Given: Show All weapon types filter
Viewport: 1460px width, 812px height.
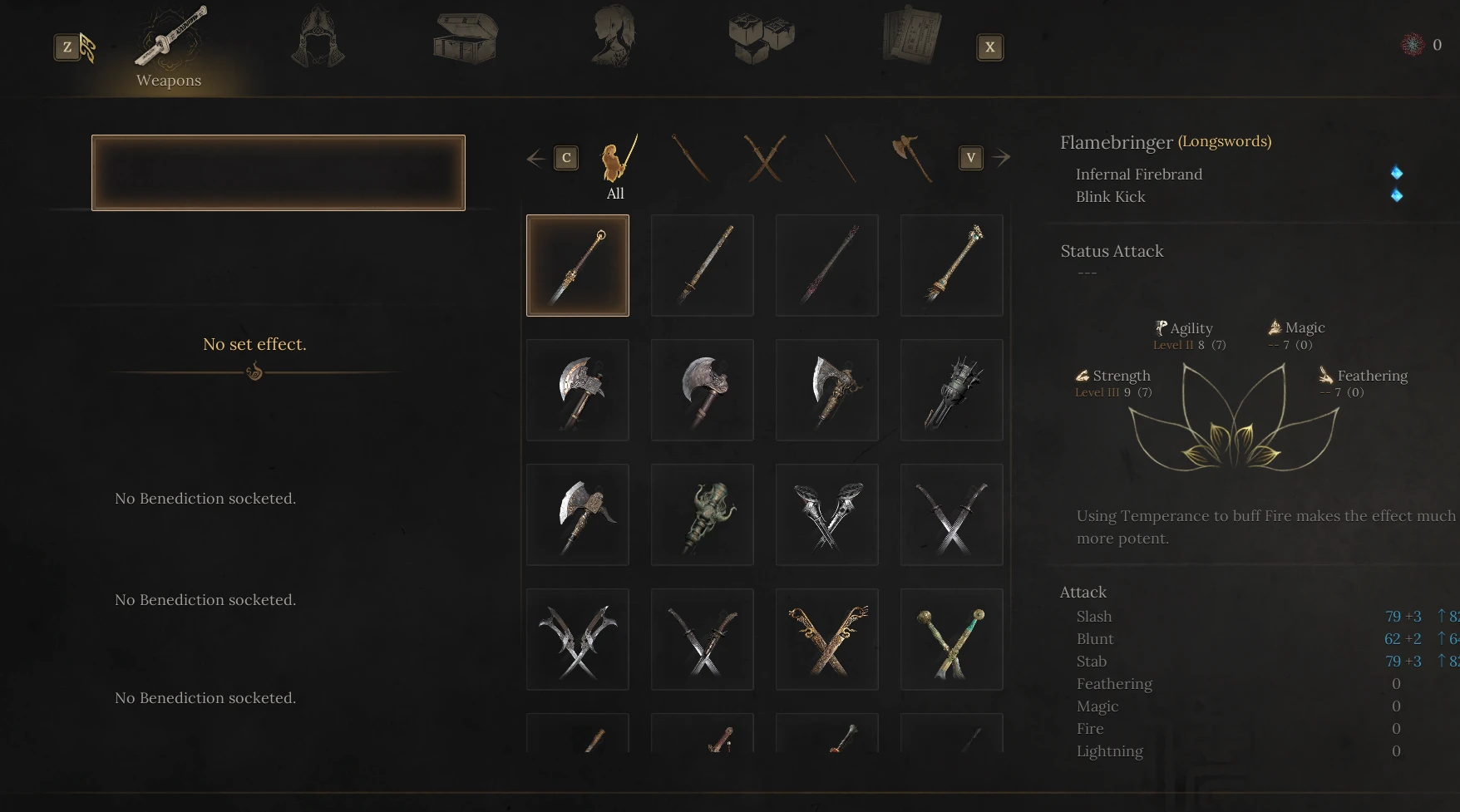Looking at the screenshot, I should pyautogui.click(x=616, y=165).
